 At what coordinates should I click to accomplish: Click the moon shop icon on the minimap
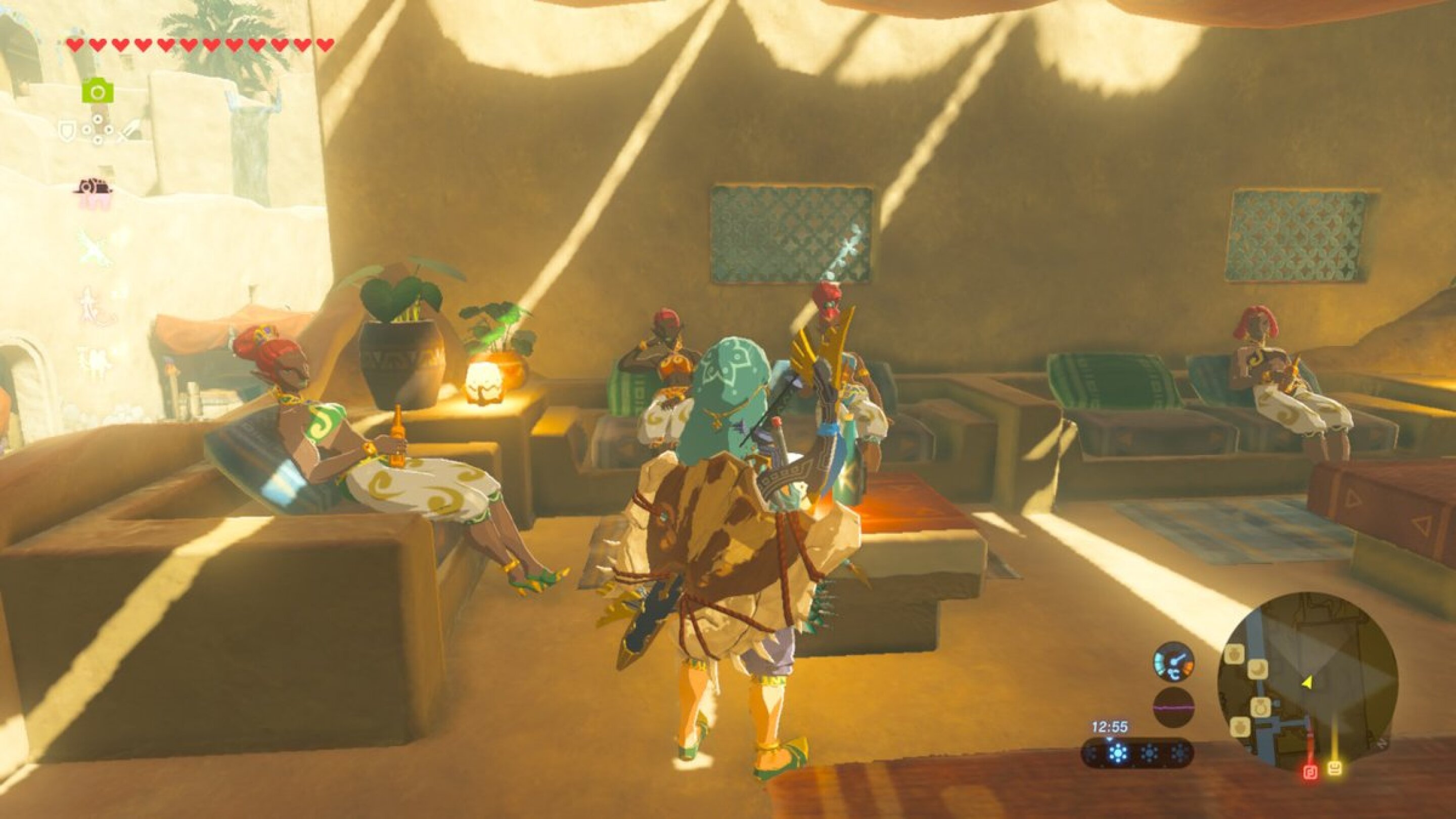1258,671
